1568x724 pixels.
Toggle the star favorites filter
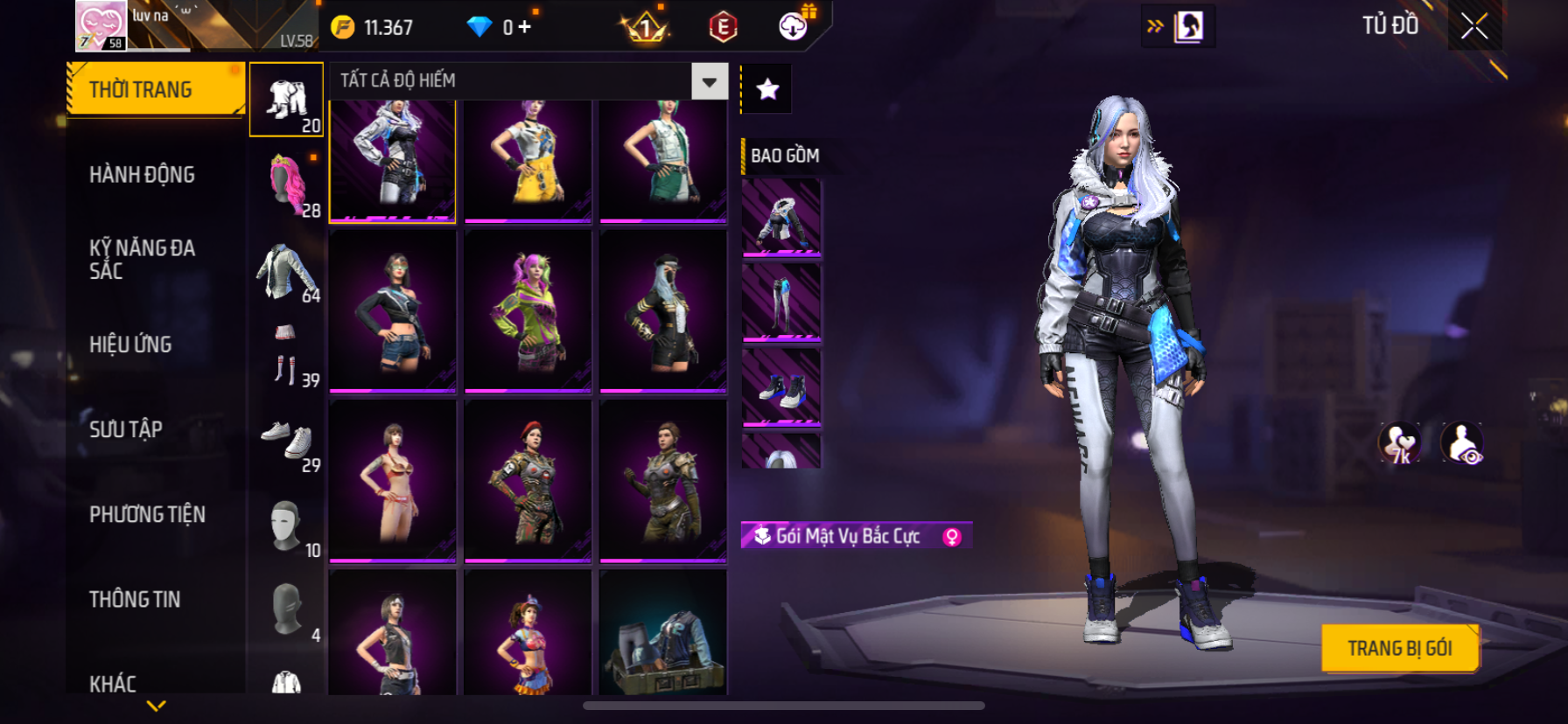767,89
